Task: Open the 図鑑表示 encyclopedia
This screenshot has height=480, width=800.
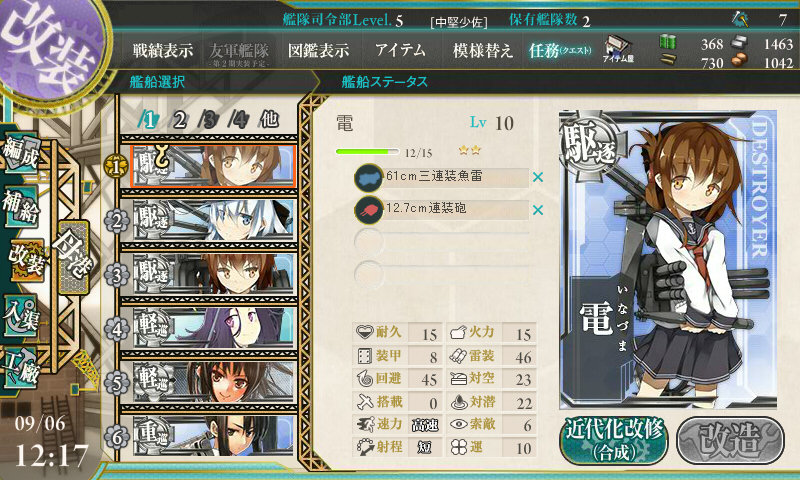Action: click(x=318, y=50)
